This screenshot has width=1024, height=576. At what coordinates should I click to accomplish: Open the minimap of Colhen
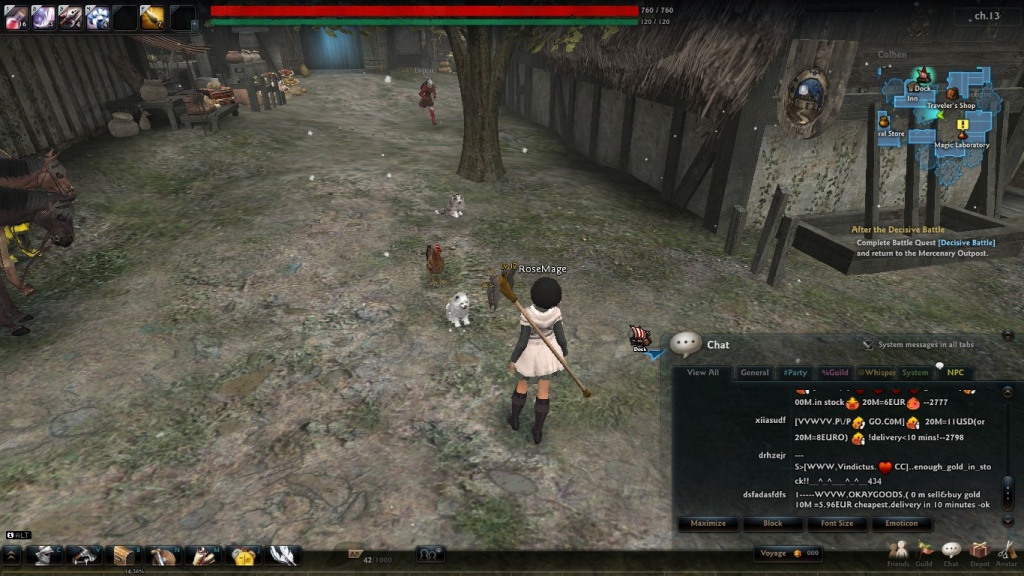point(936,111)
